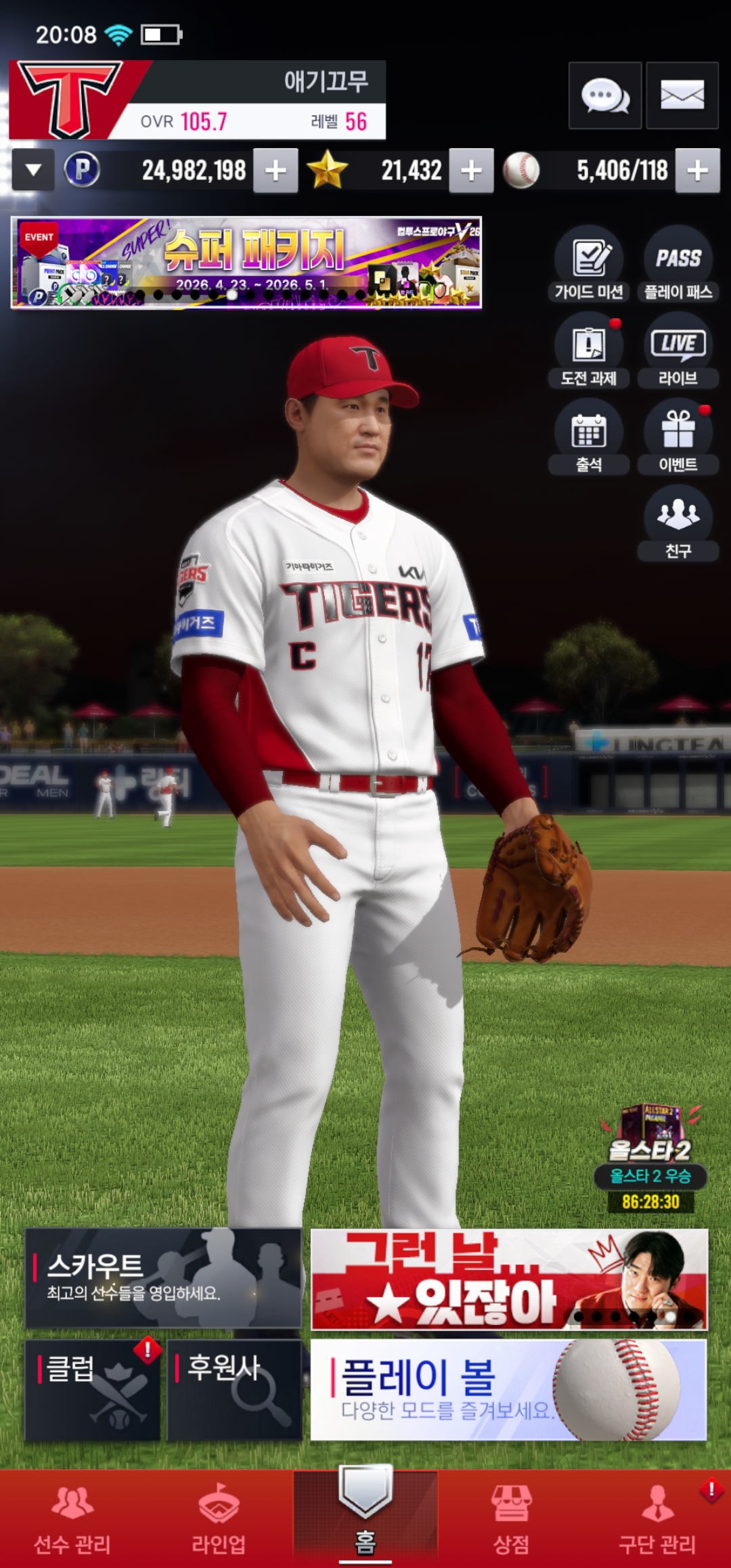
Task: Add more stars with the plus button
Action: (472, 171)
